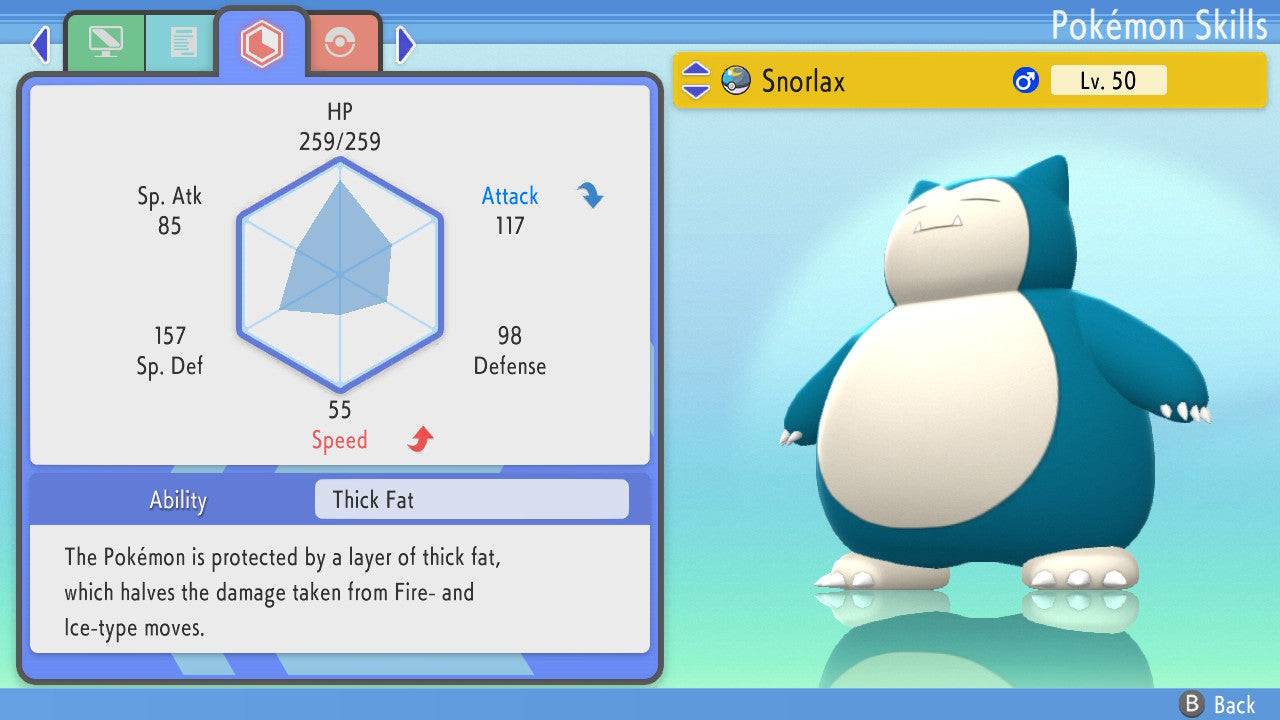The width and height of the screenshot is (1280, 720).
Task: Select the hexagon stats tab
Action: tap(262, 42)
